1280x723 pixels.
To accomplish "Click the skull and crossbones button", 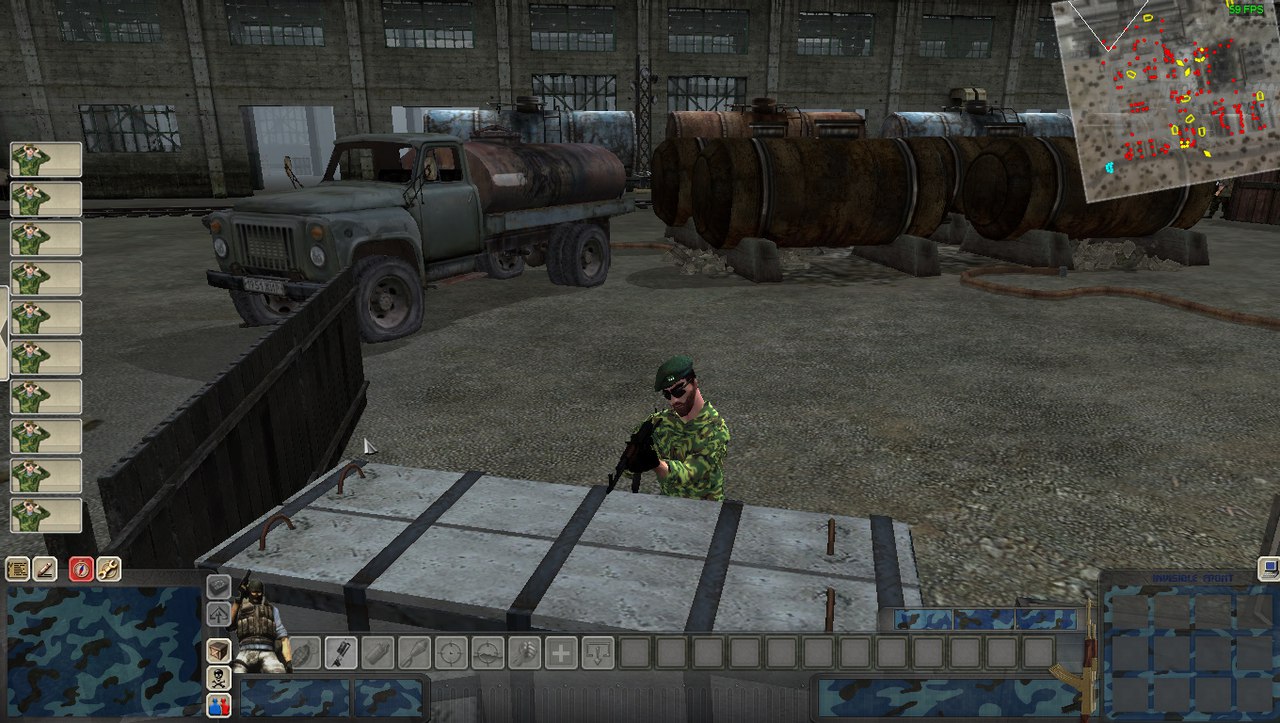I will (x=218, y=678).
